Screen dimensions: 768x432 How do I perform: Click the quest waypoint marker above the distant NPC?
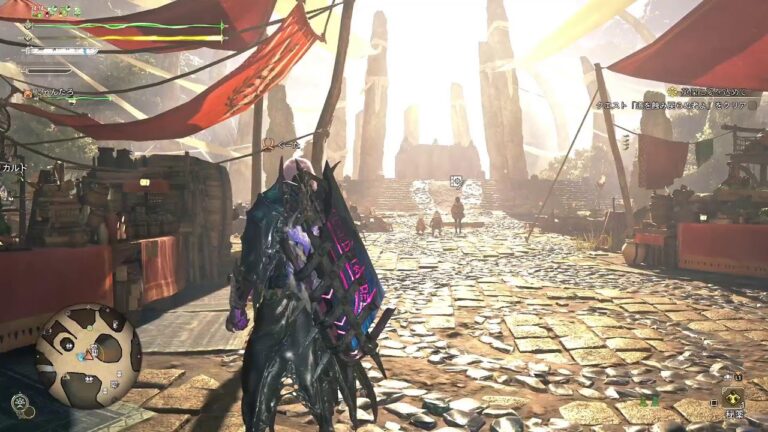456,182
